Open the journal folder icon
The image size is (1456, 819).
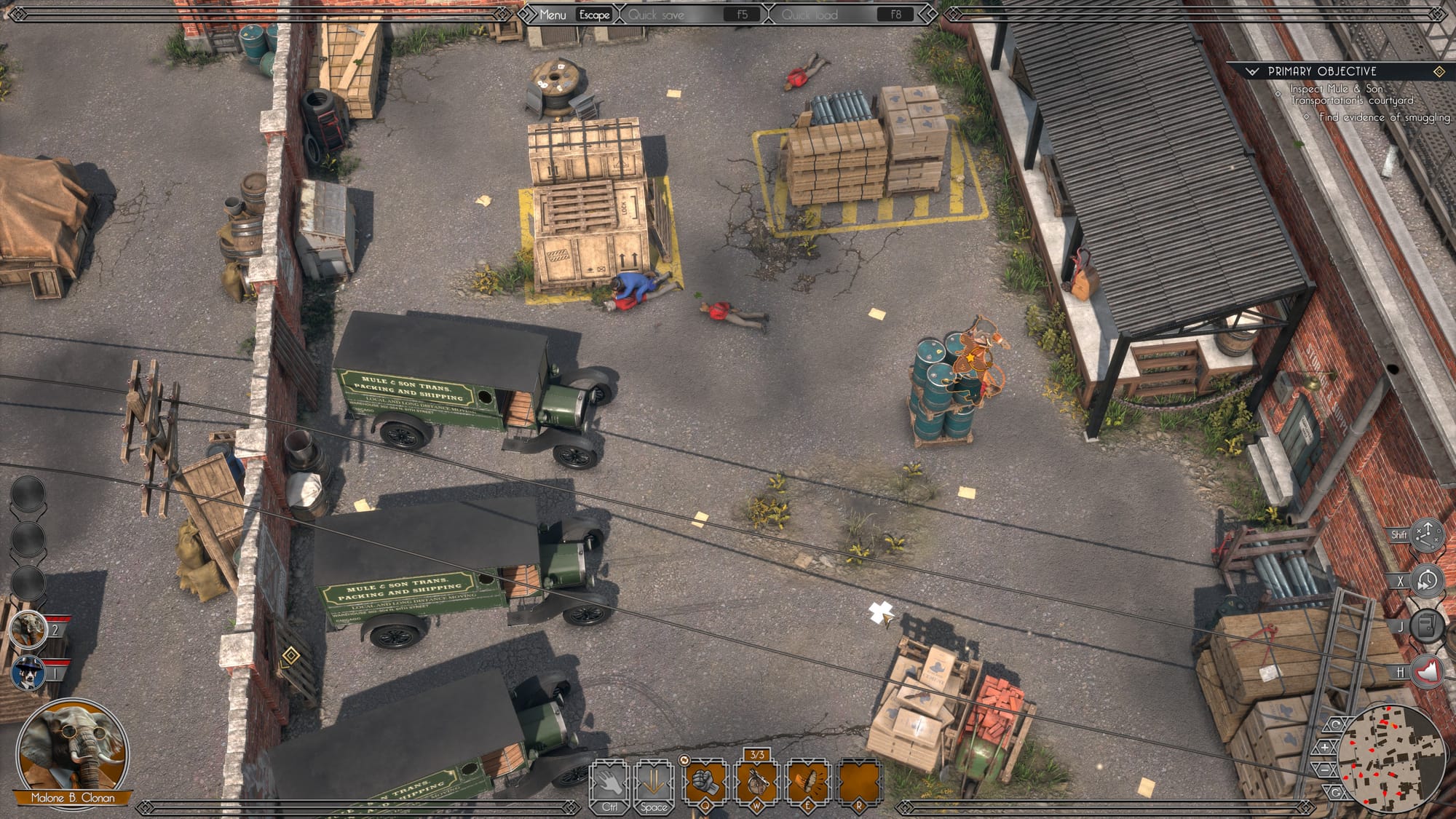pos(1427,625)
